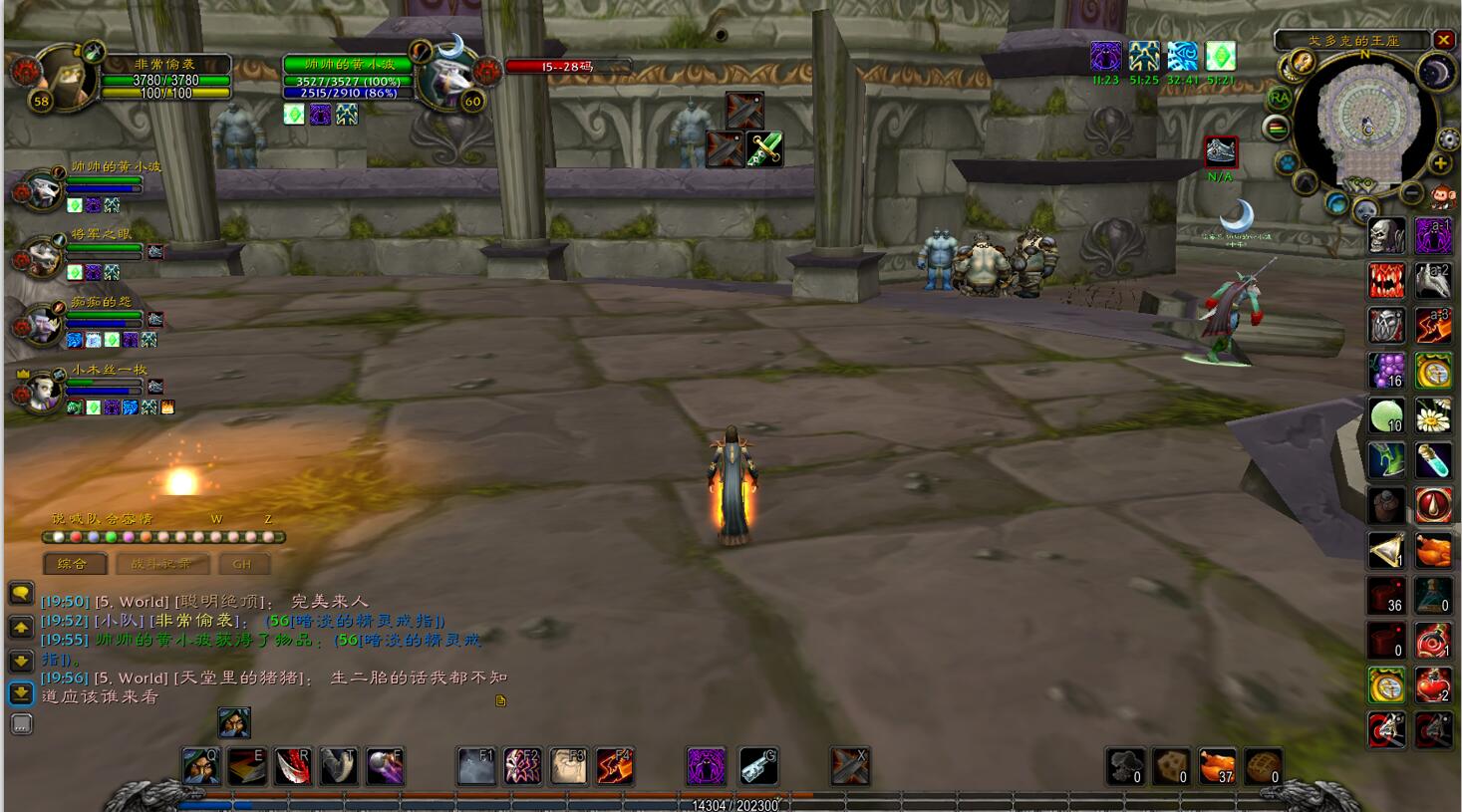The image size is (1462, 812).
Task: Click the crescent moon time-of-day button
Action: (x=1436, y=72)
